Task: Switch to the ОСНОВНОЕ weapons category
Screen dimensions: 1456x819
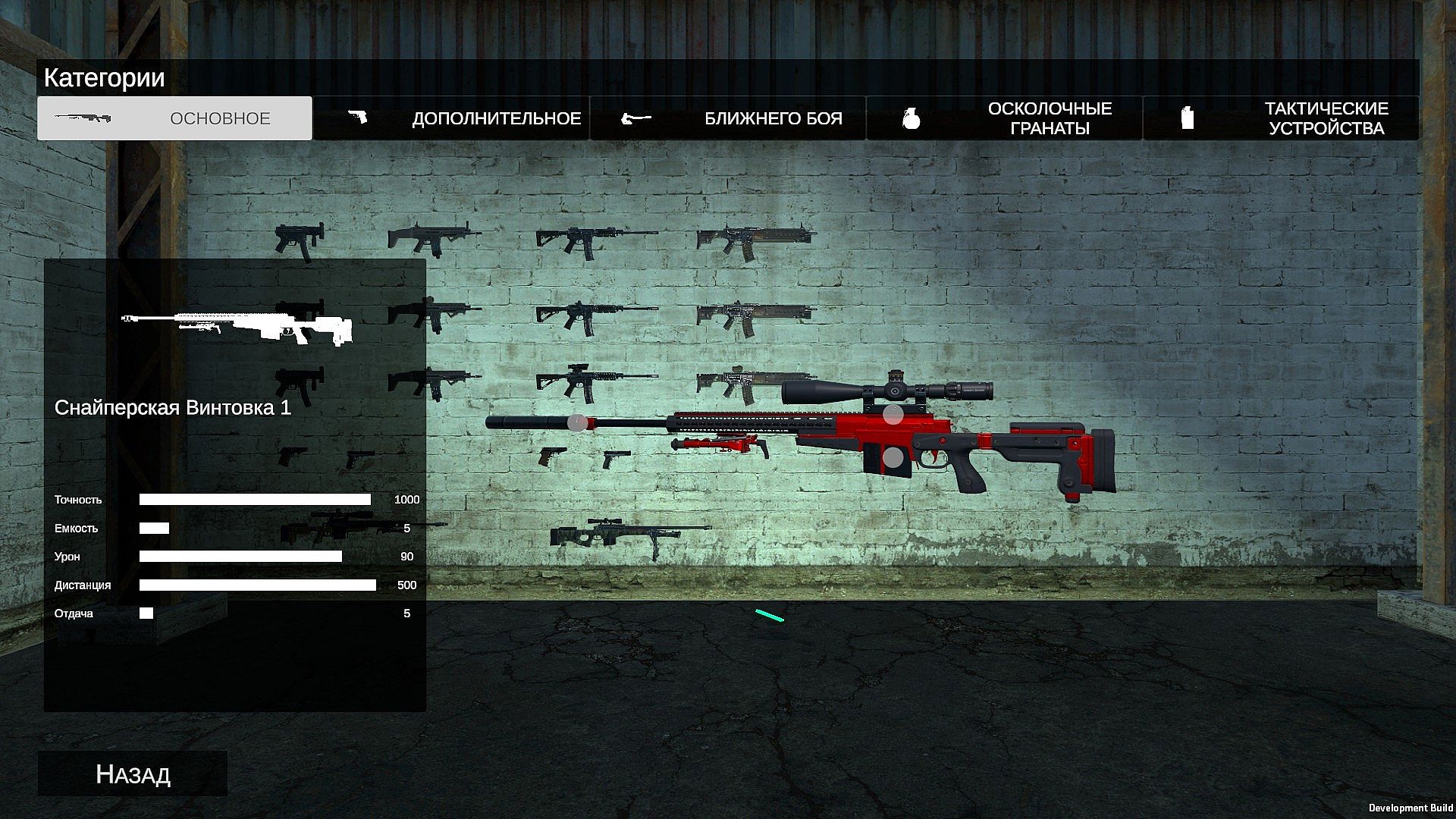Action: [174, 118]
